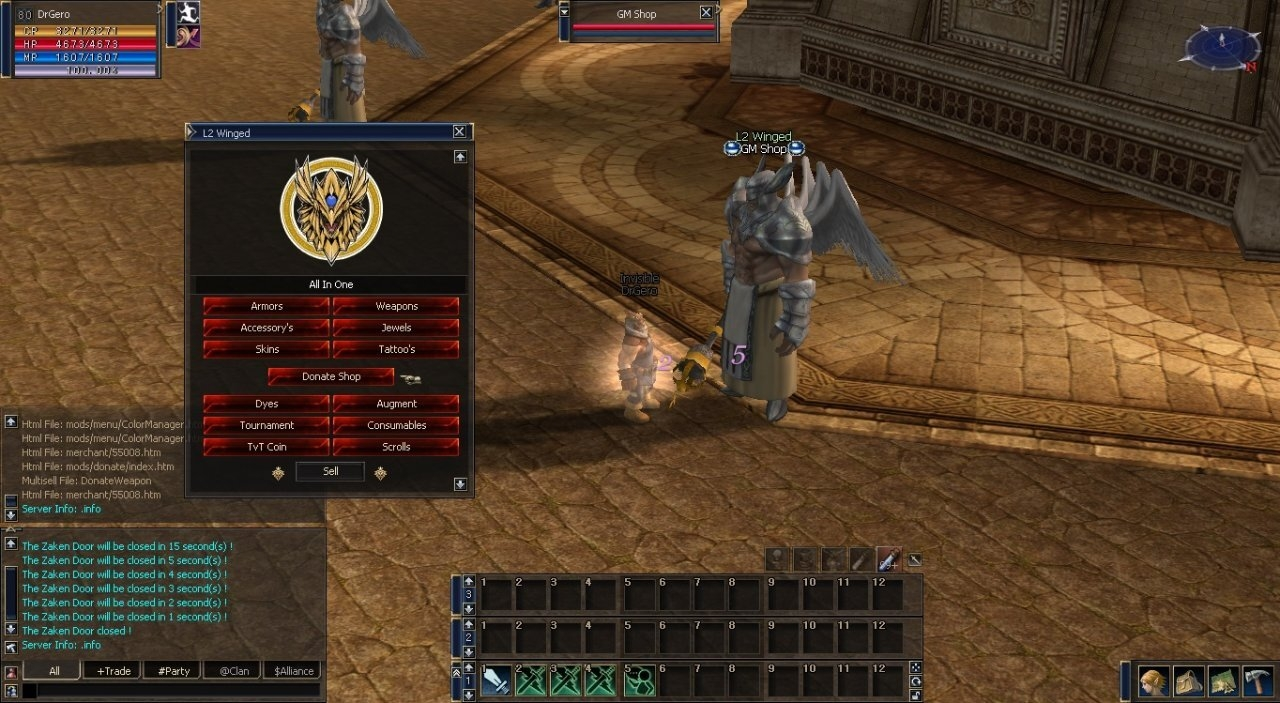Open the Consumables shop
The width and height of the screenshot is (1280, 703).
pyautogui.click(x=396, y=425)
